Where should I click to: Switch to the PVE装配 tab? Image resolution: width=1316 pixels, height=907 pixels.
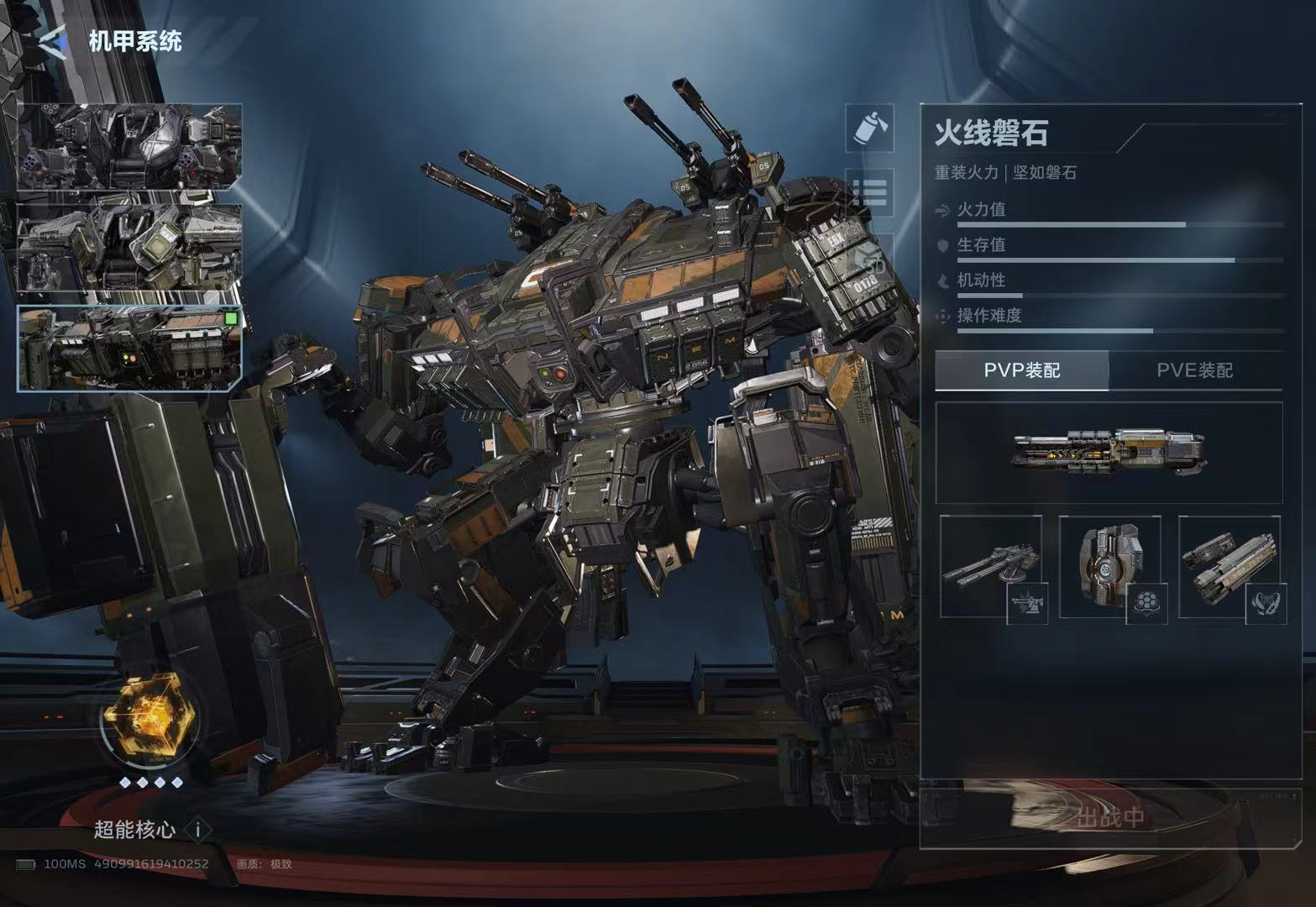(1194, 370)
